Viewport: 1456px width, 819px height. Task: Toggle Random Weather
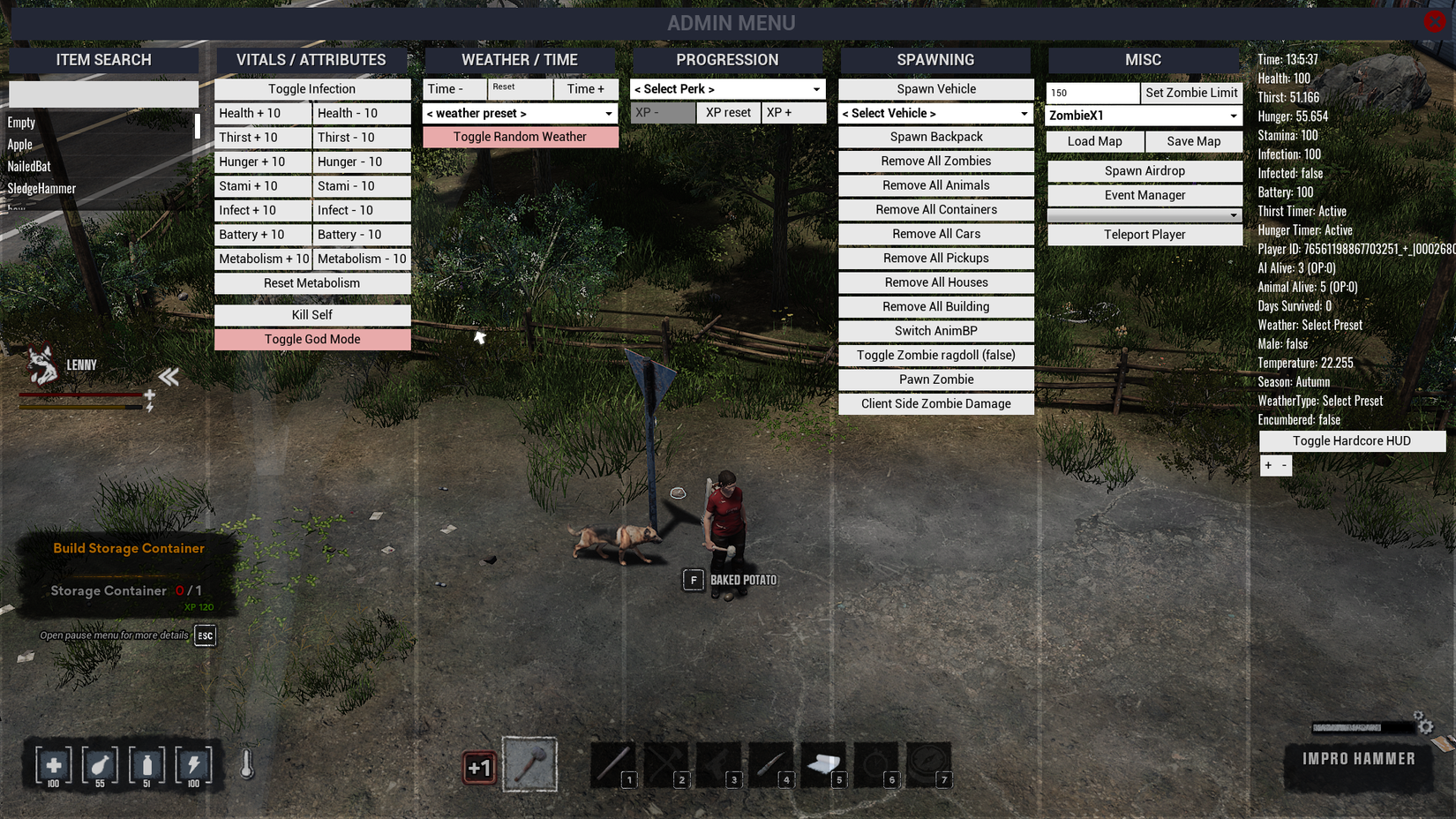520,136
